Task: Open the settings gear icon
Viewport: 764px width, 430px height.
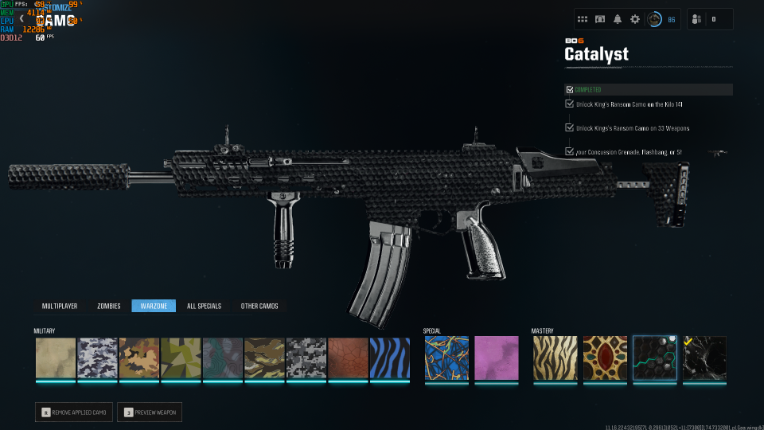Action: click(635, 19)
